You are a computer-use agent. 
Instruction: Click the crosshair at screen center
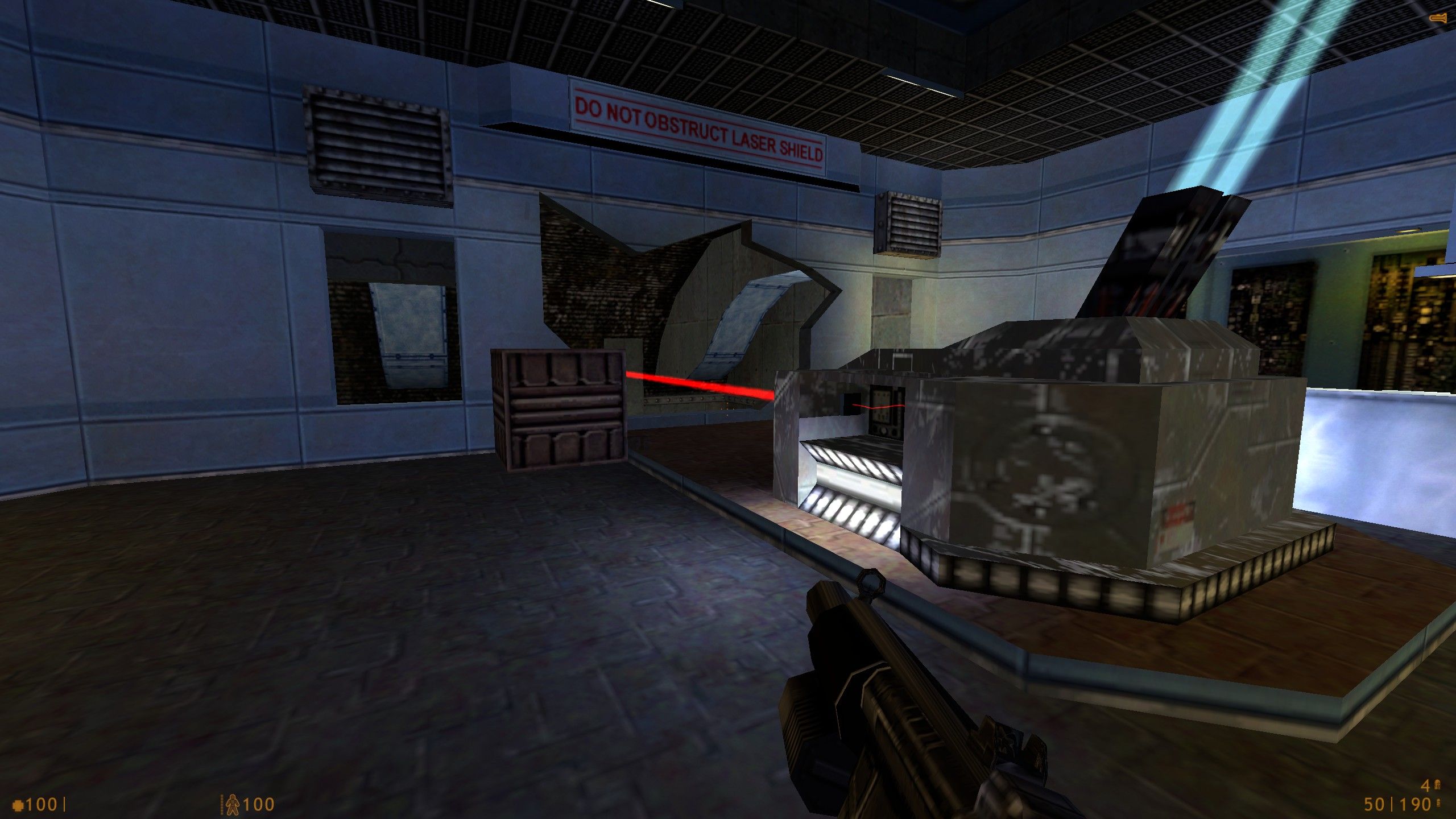click(728, 409)
